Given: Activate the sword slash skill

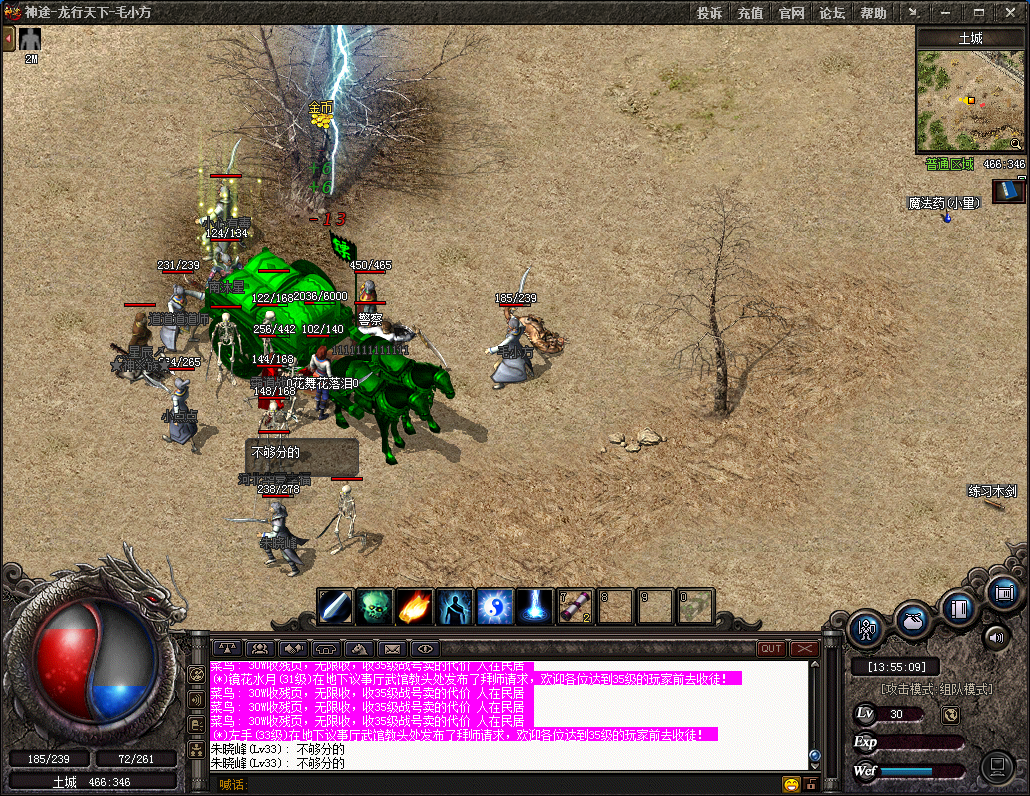Looking at the screenshot, I should click(x=335, y=606).
